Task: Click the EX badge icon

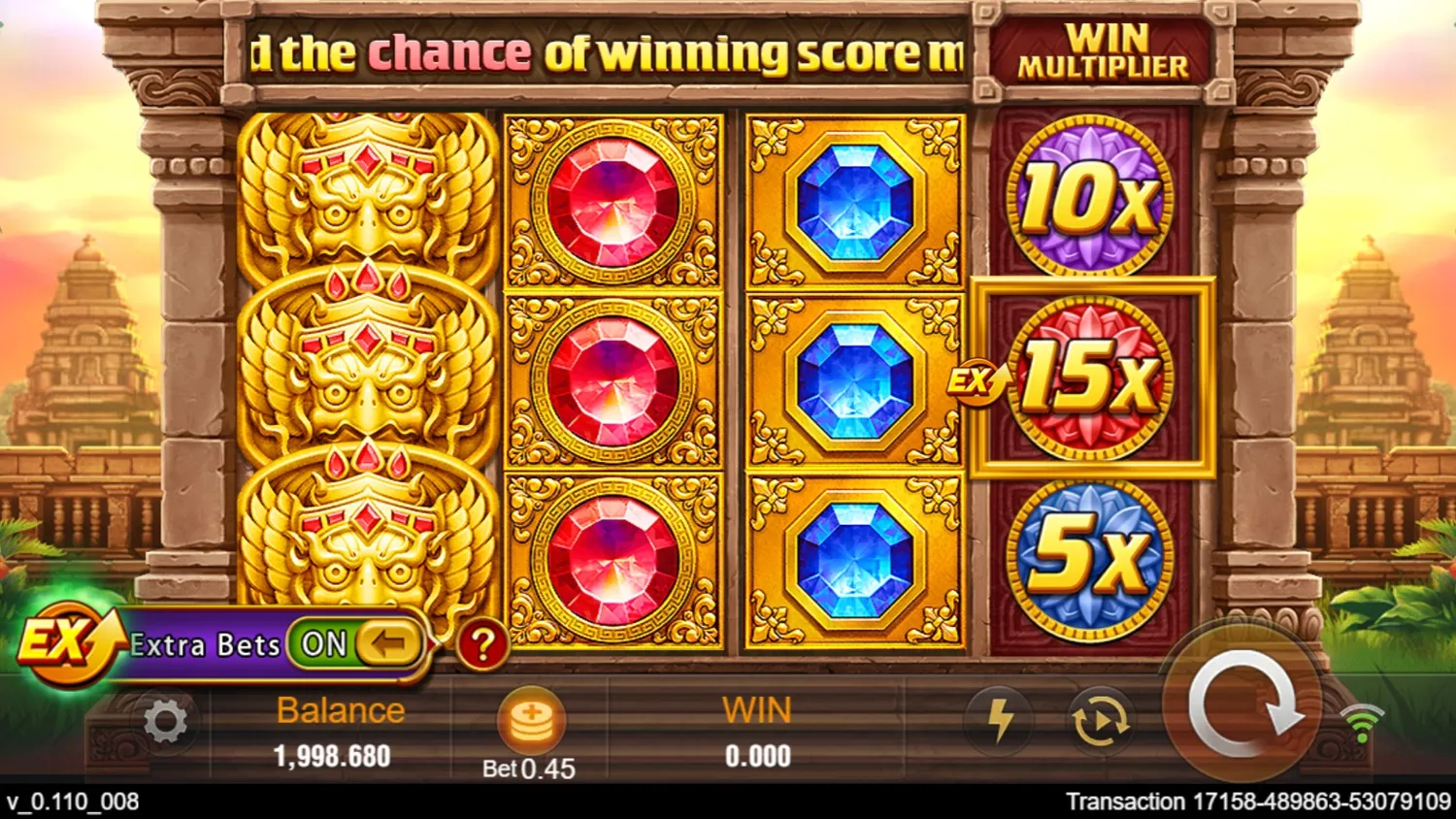Action: click(x=64, y=640)
